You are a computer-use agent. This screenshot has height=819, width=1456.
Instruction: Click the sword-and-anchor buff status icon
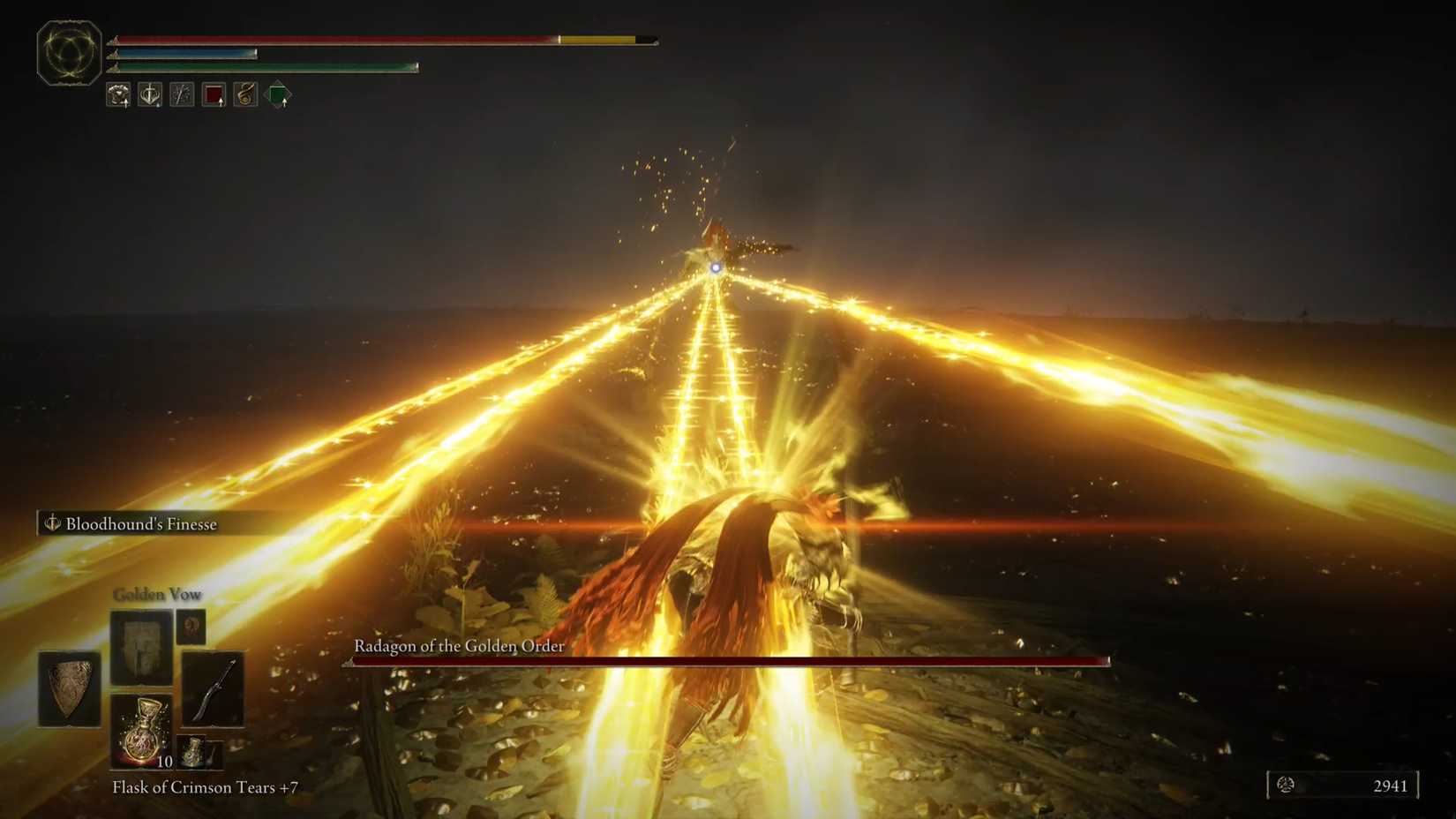150,95
